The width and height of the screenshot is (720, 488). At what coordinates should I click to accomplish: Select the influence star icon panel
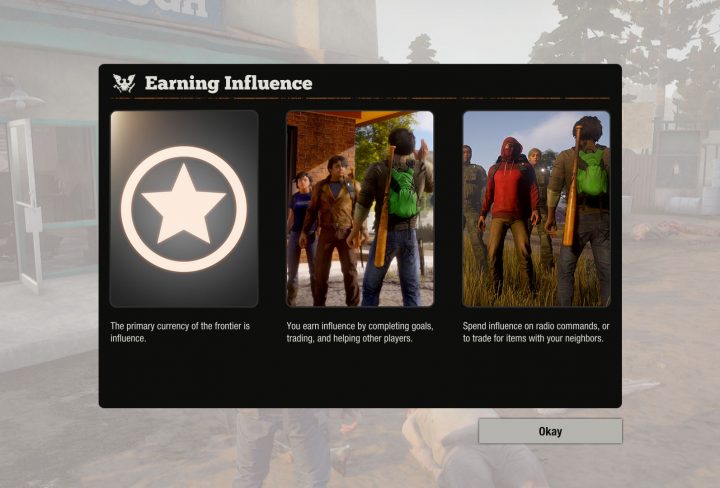[184, 208]
